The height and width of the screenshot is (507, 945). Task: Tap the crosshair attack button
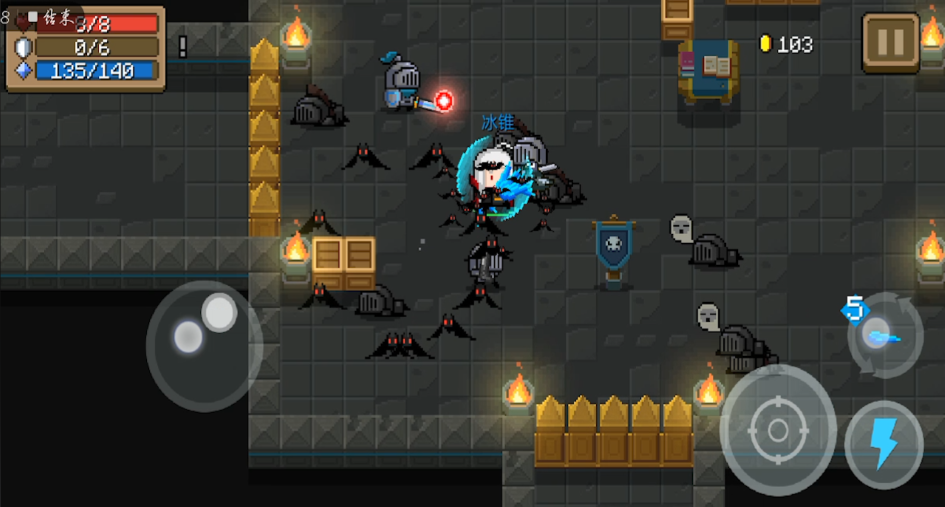point(777,430)
